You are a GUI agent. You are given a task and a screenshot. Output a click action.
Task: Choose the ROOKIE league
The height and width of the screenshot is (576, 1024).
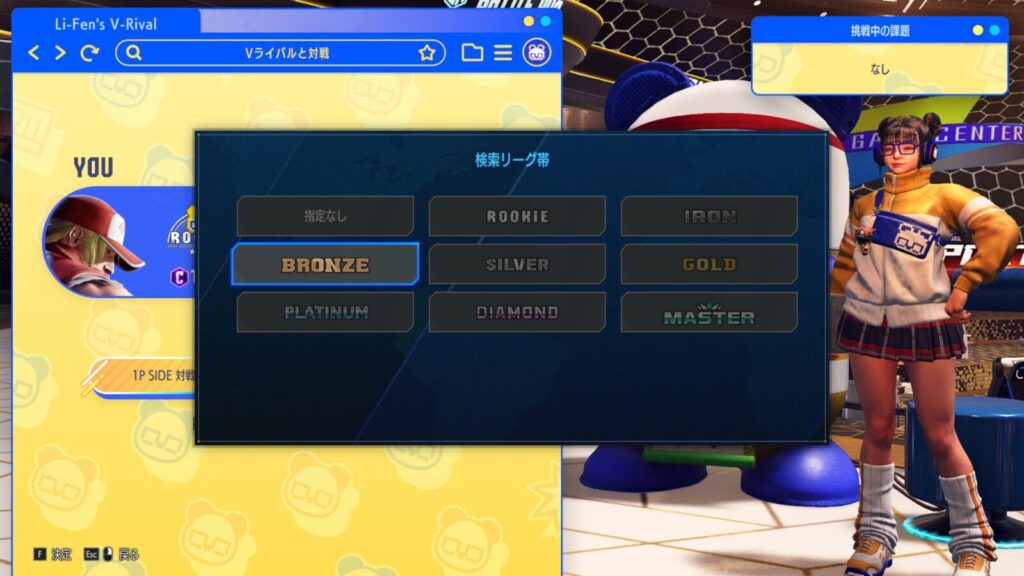tap(517, 216)
